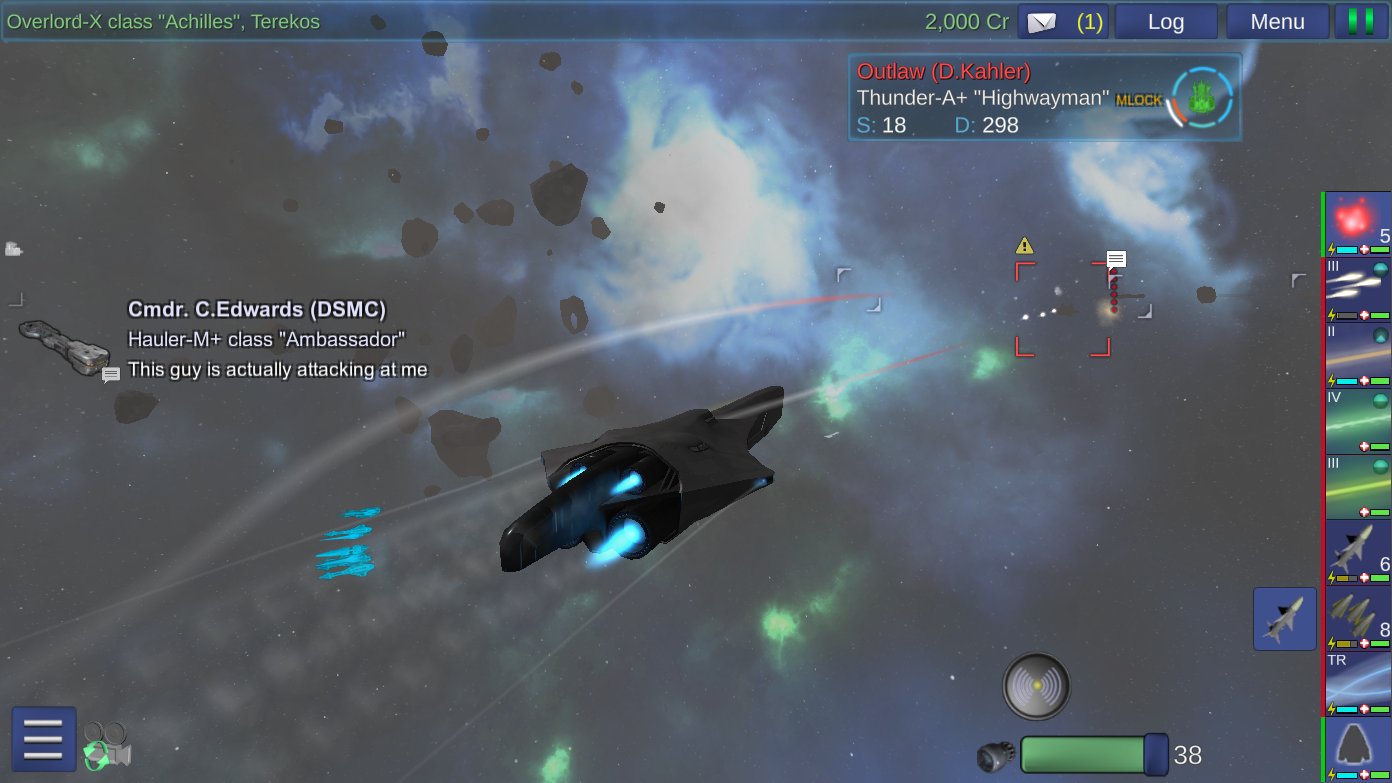Select the red explosive weapon slot
The width and height of the screenshot is (1392, 783).
tap(1358, 224)
